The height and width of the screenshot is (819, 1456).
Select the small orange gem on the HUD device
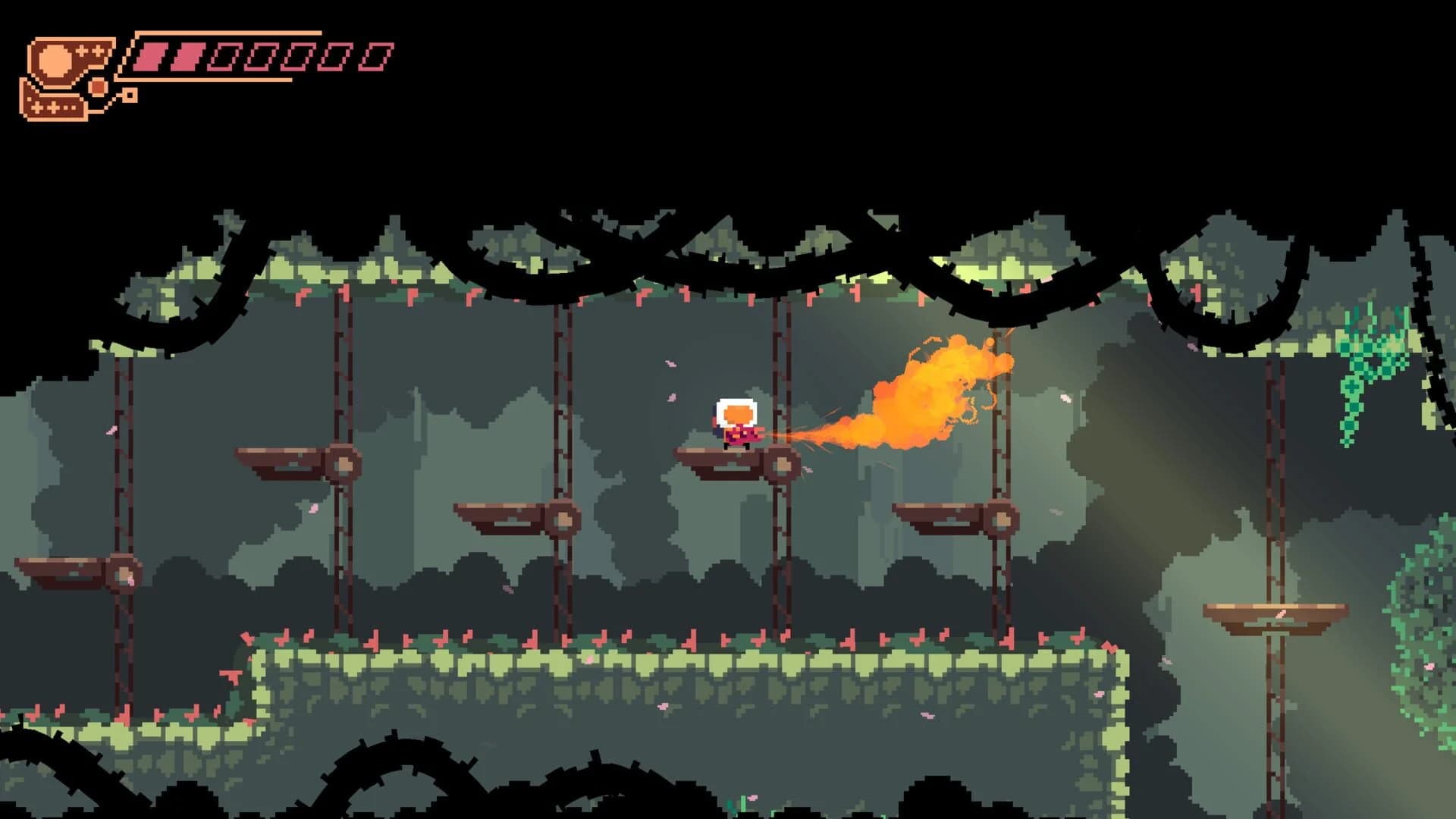click(x=97, y=86)
